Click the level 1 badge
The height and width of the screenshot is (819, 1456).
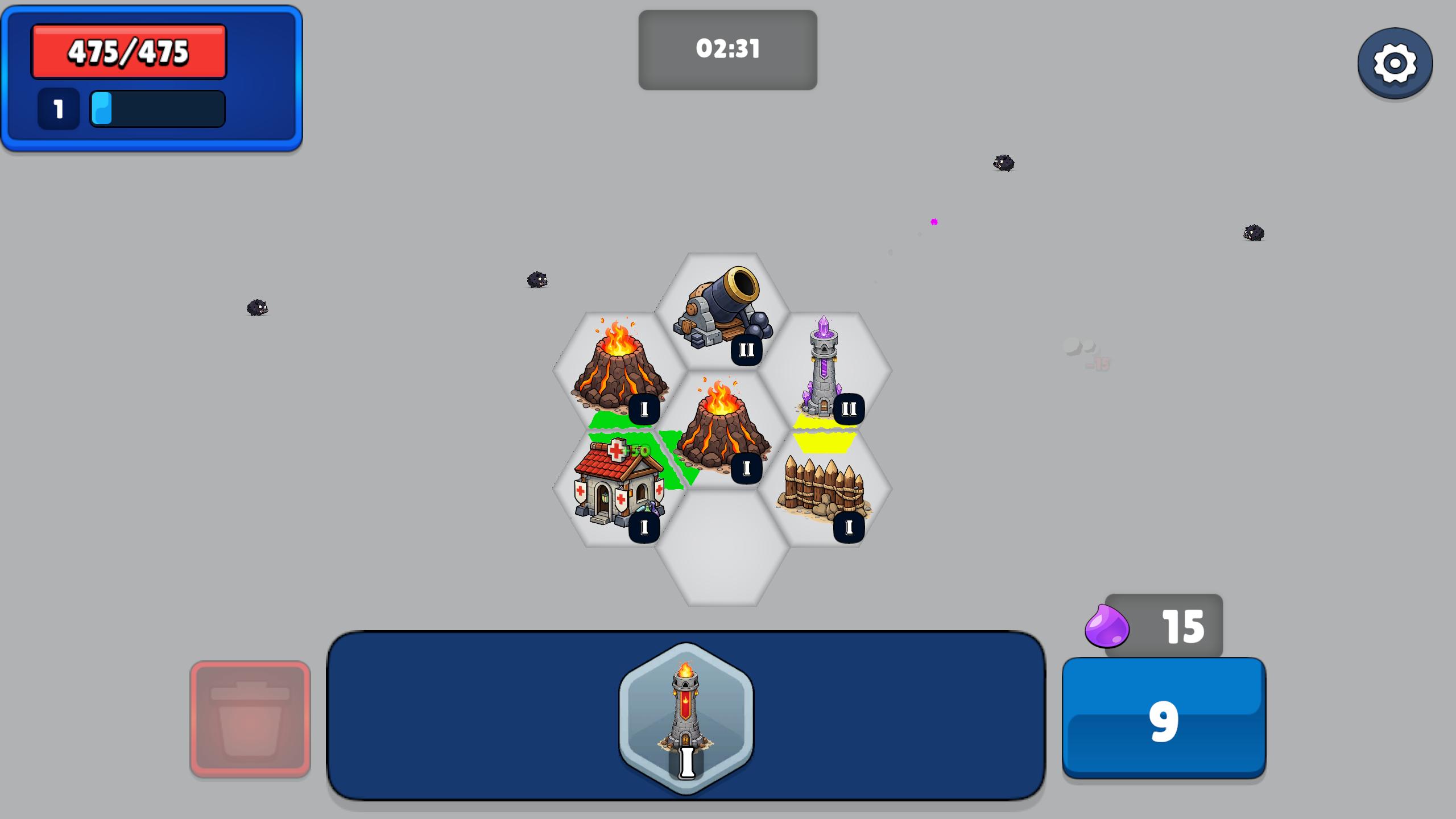coord(57,108)
